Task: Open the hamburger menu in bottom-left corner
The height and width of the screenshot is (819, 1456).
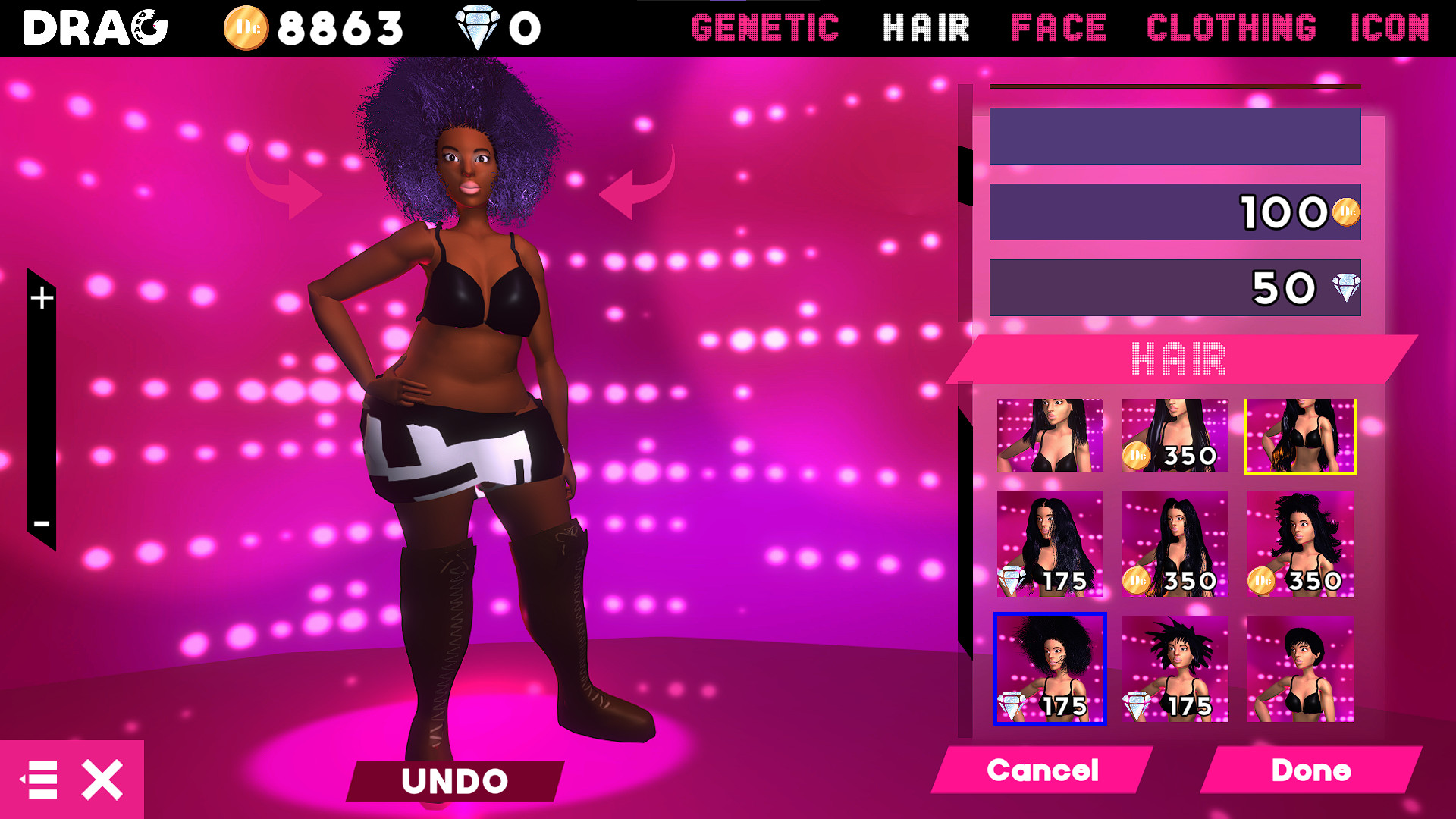Action: coord(42,778)
